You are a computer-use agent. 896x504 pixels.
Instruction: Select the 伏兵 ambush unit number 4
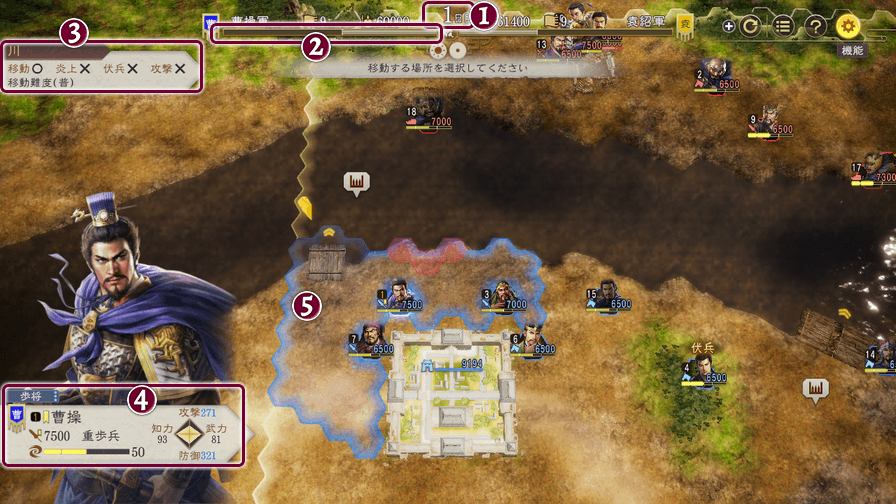[x=703, y=369]
